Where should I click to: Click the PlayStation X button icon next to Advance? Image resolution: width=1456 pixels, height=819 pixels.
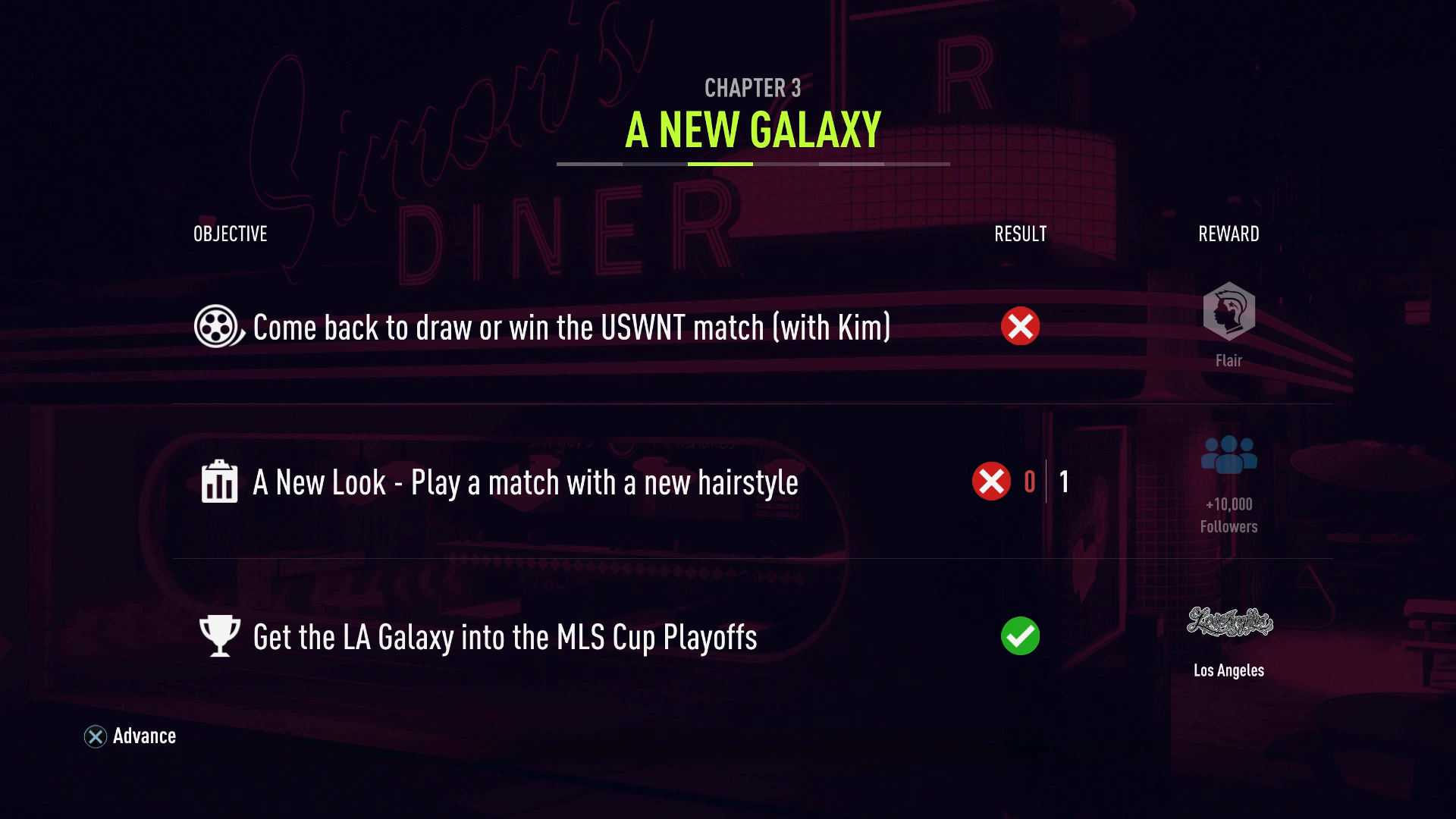[x=94, y=736]
